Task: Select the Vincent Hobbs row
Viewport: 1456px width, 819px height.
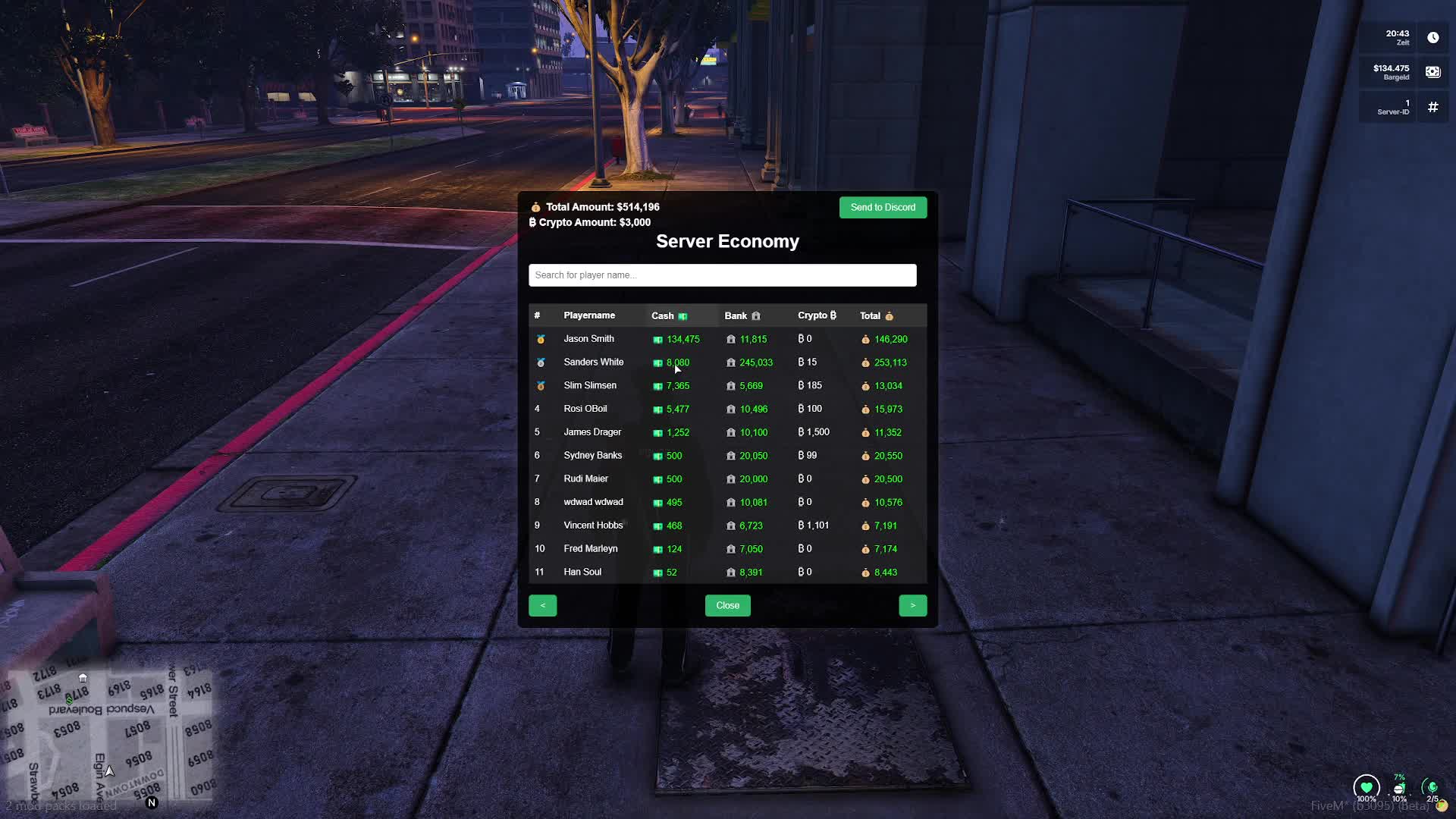Action: [x=593, y=526]
